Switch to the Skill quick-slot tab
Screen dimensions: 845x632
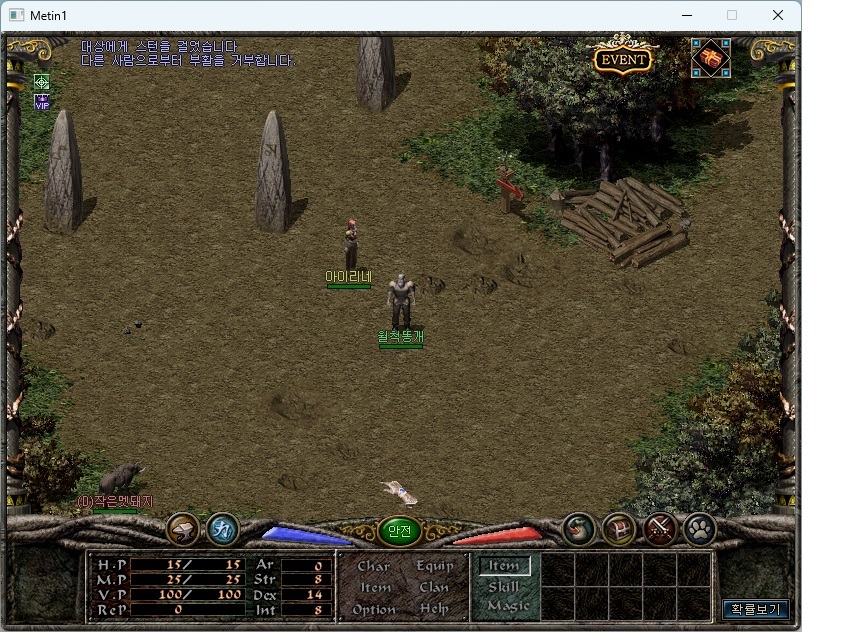504,586
